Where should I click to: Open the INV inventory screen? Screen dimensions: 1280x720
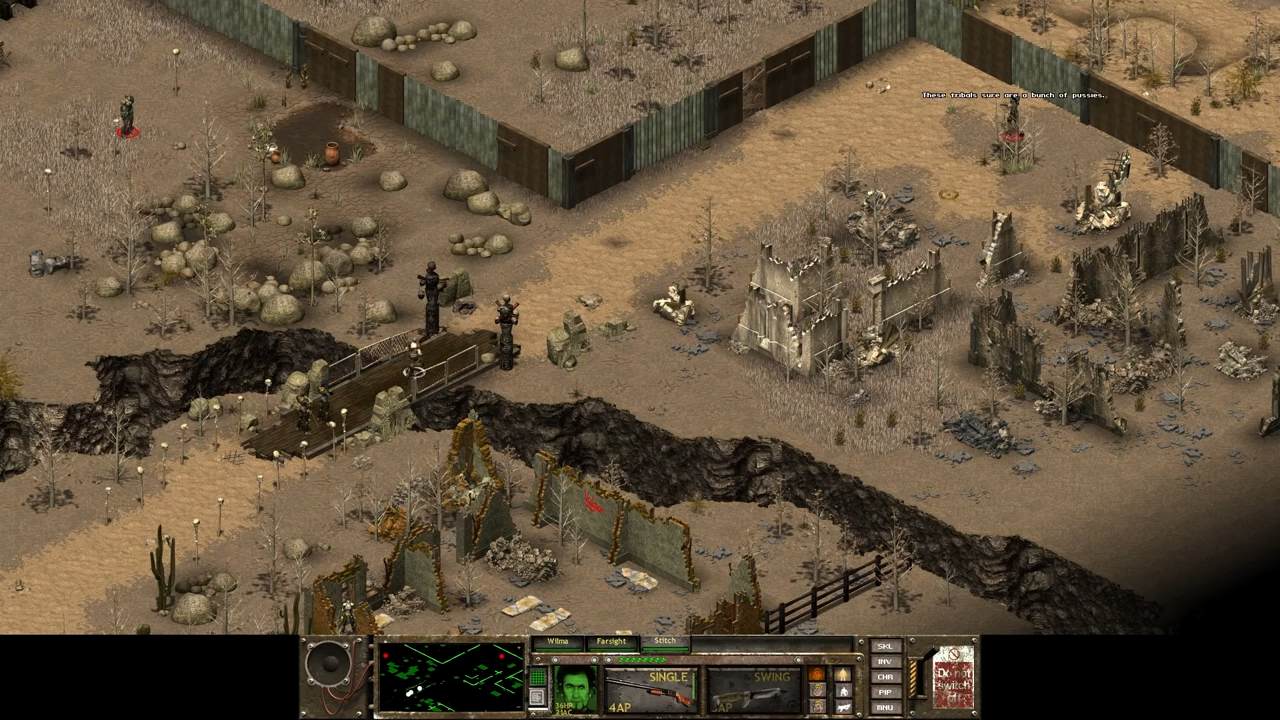pyautogui.click(x=884, y=662)
